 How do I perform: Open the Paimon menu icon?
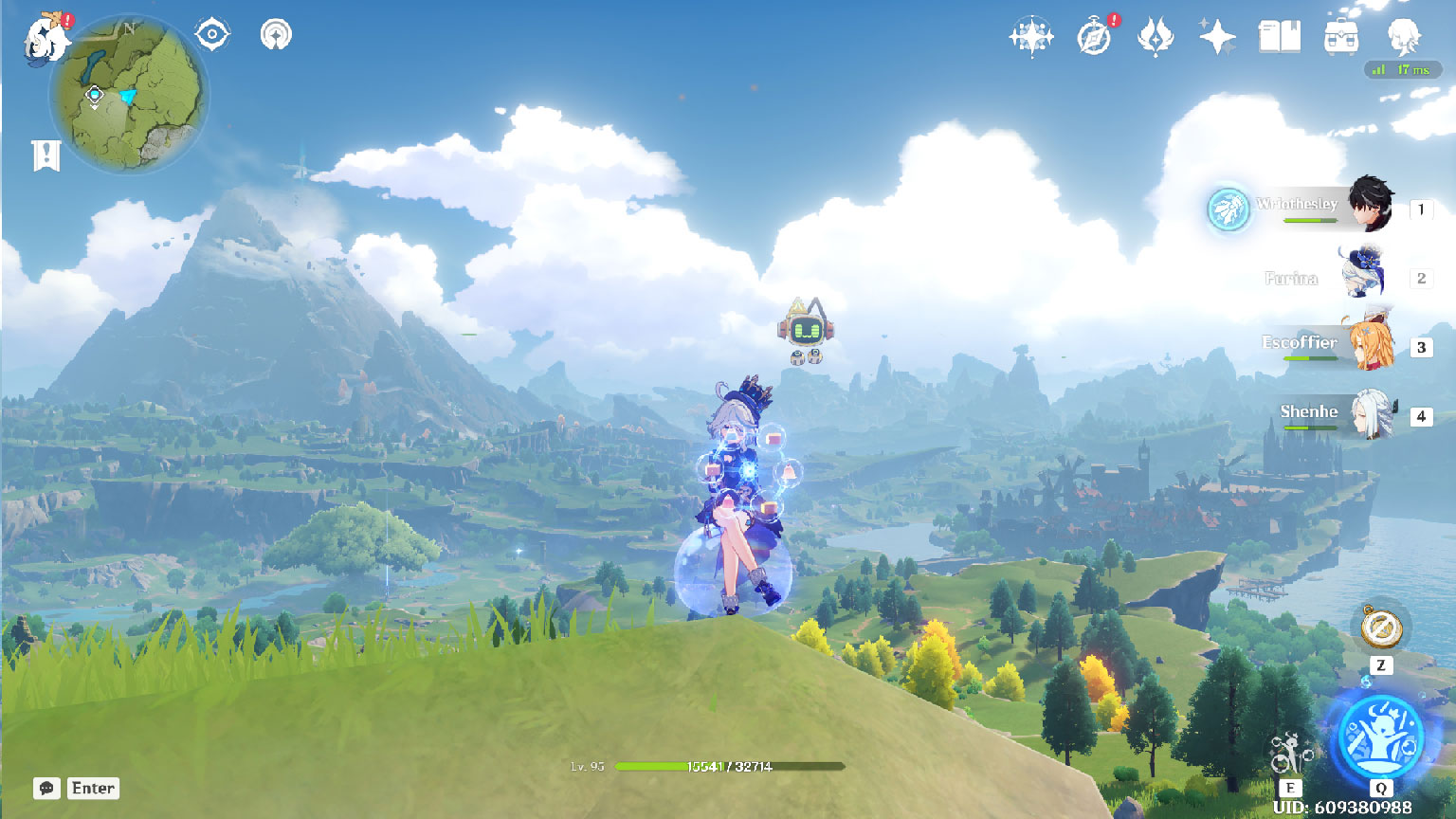(x=45, y=40)
